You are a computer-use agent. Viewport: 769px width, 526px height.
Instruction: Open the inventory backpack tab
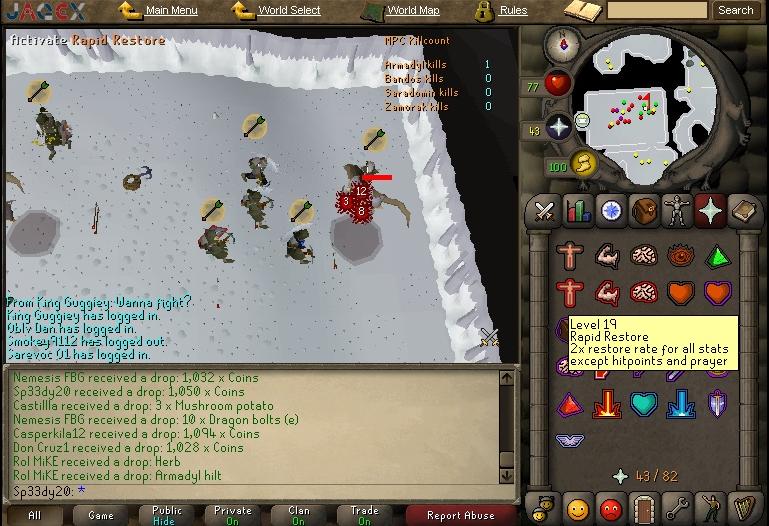[644, 211]
